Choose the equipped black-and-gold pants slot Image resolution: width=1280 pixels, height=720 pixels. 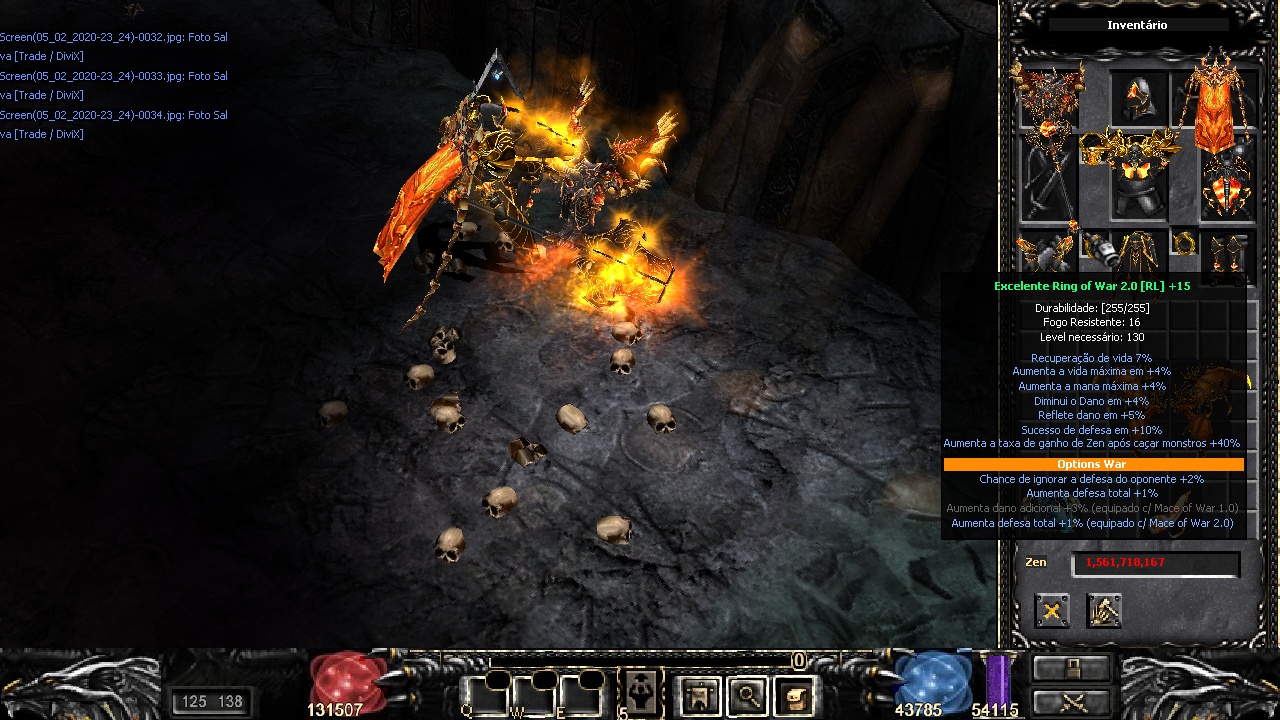[x=1139, y=253]
